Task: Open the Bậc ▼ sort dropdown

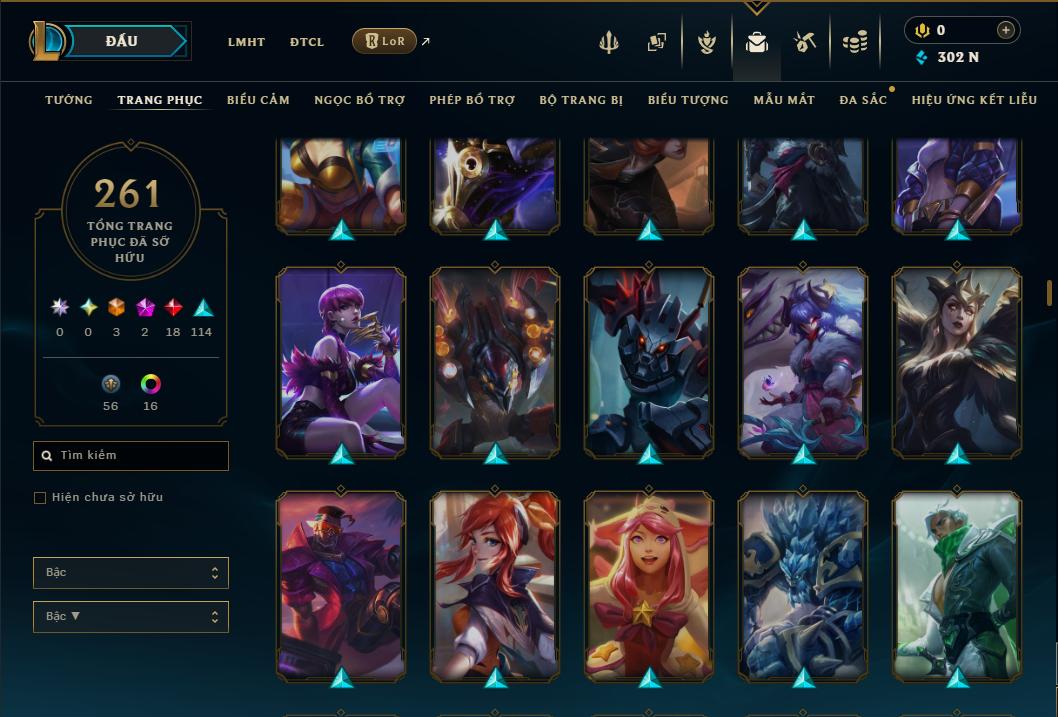Action: (131, 617)
